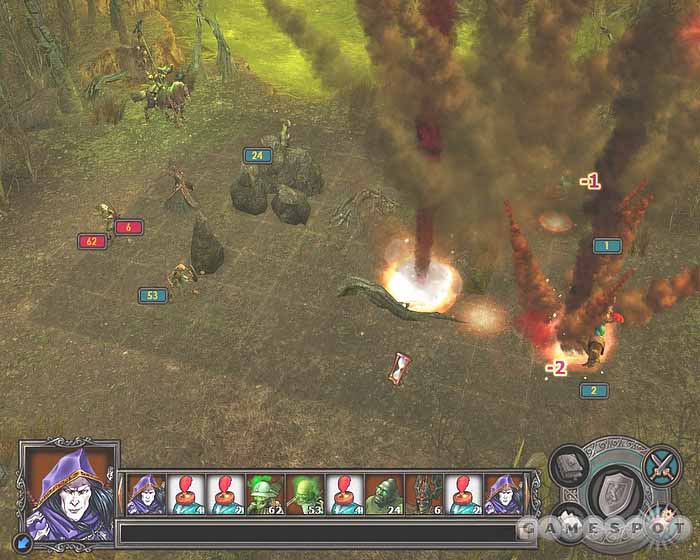Select the goblin stack of 62 in the turn bar
700x560 pixels.
click(264, 494)
